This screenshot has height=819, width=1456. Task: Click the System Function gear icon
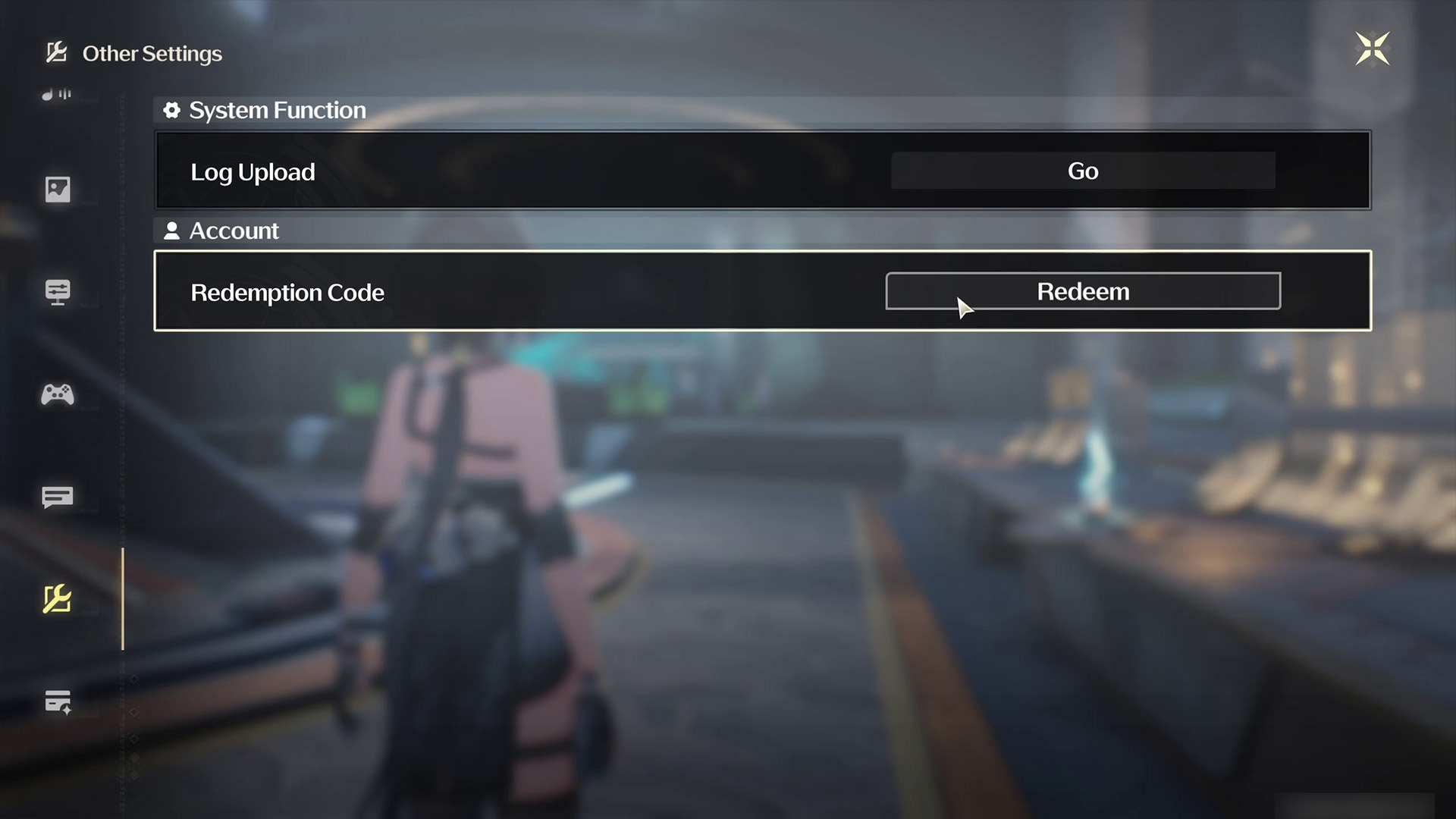click(172, 110)
